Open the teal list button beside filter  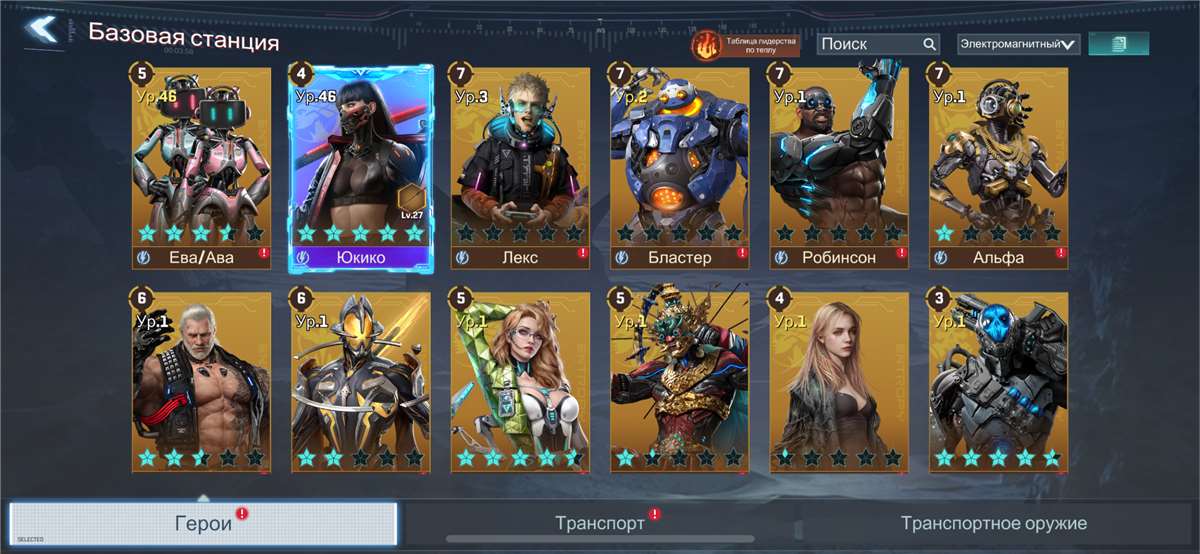tap(1118, 44)
